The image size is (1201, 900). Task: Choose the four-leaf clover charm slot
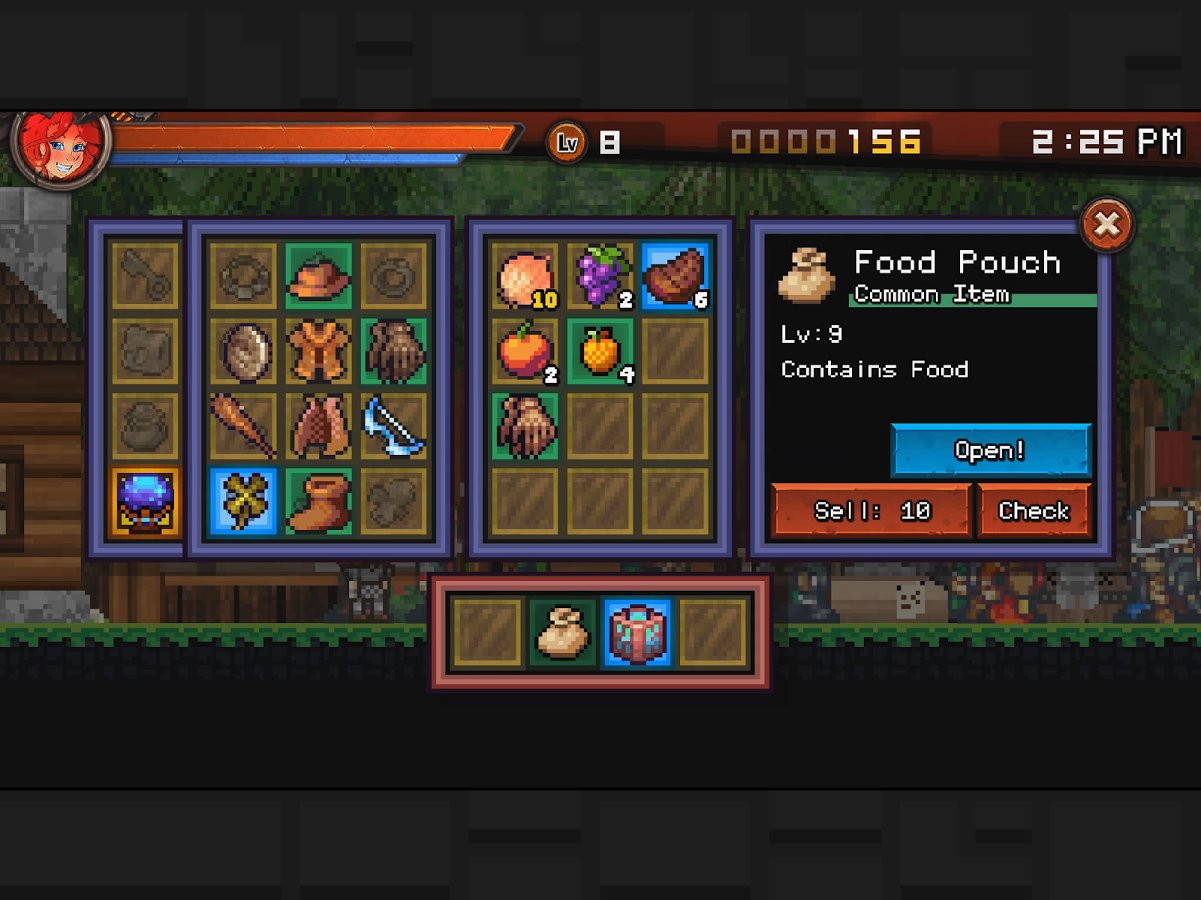(244, 501)
